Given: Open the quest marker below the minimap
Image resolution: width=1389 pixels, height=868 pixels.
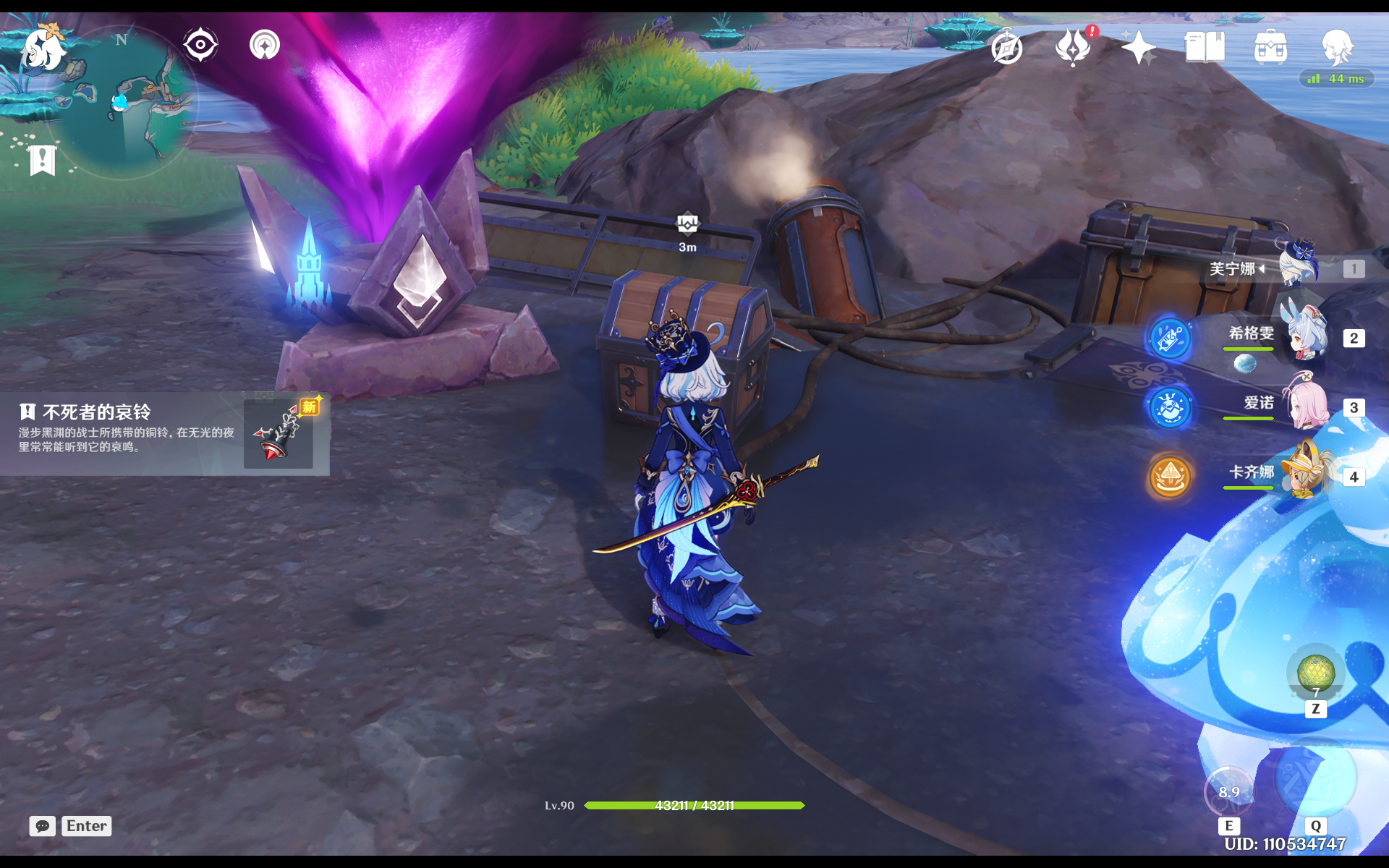Looking at the screenshot, I should 42,160.
